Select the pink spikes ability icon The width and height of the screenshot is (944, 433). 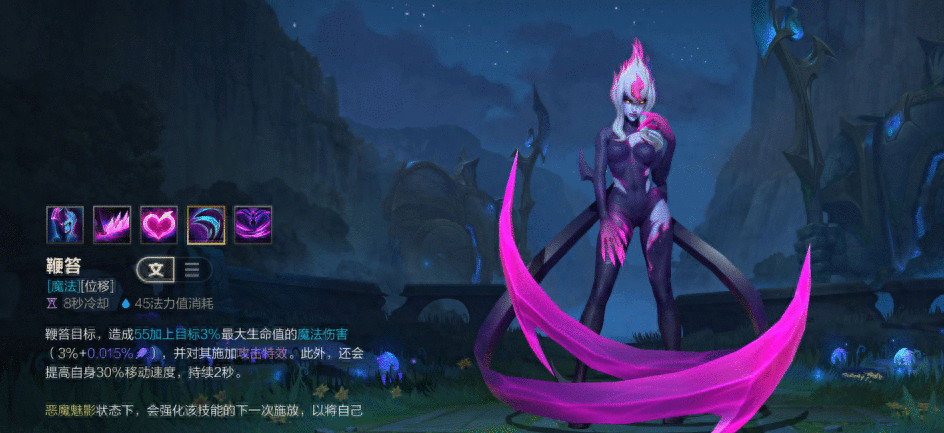click(112, 225)
